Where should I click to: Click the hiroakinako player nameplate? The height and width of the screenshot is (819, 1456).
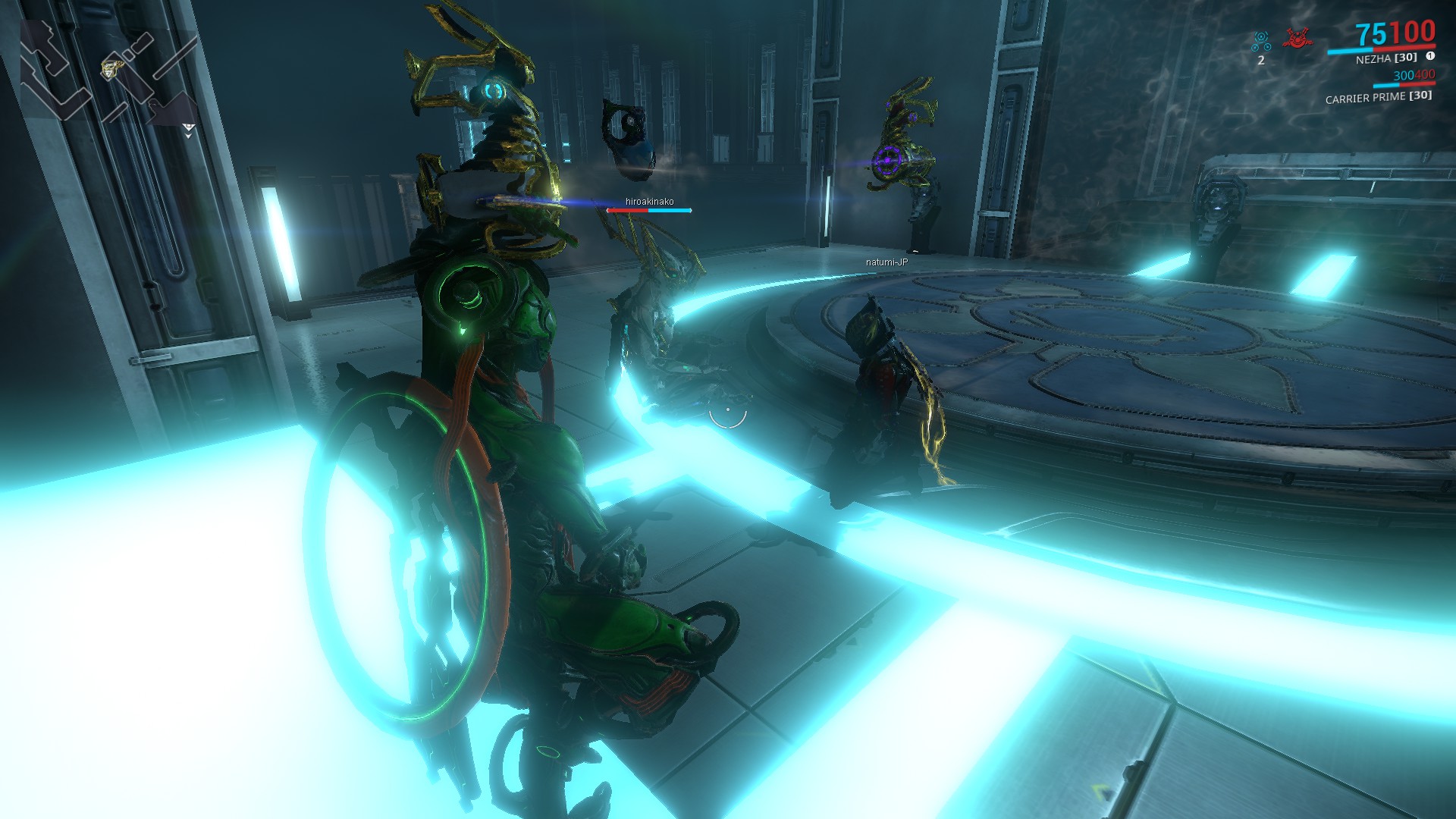tap(648, 202)
